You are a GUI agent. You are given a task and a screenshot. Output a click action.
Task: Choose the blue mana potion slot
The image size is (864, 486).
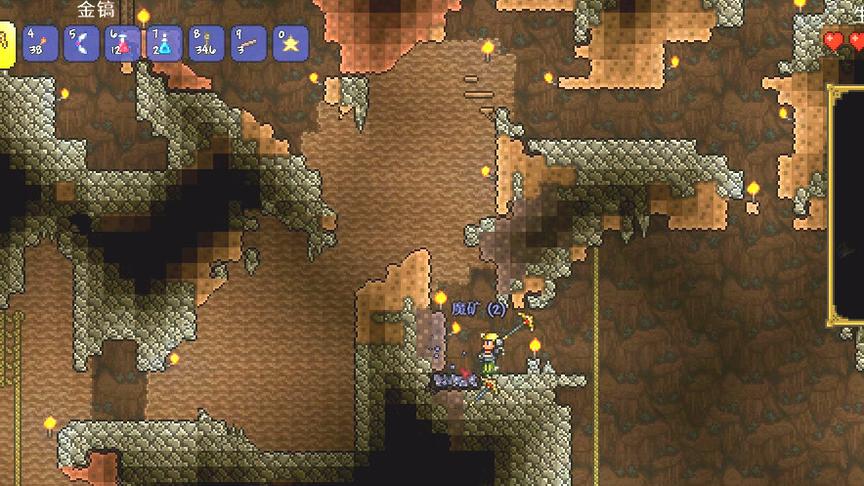tap(164, 44)
